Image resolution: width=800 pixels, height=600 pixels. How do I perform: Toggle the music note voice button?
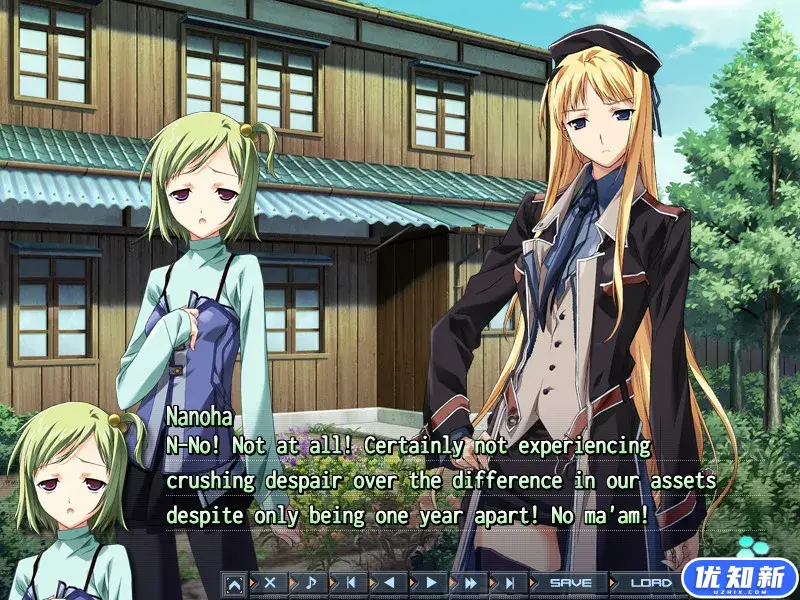tap(310, 582)
